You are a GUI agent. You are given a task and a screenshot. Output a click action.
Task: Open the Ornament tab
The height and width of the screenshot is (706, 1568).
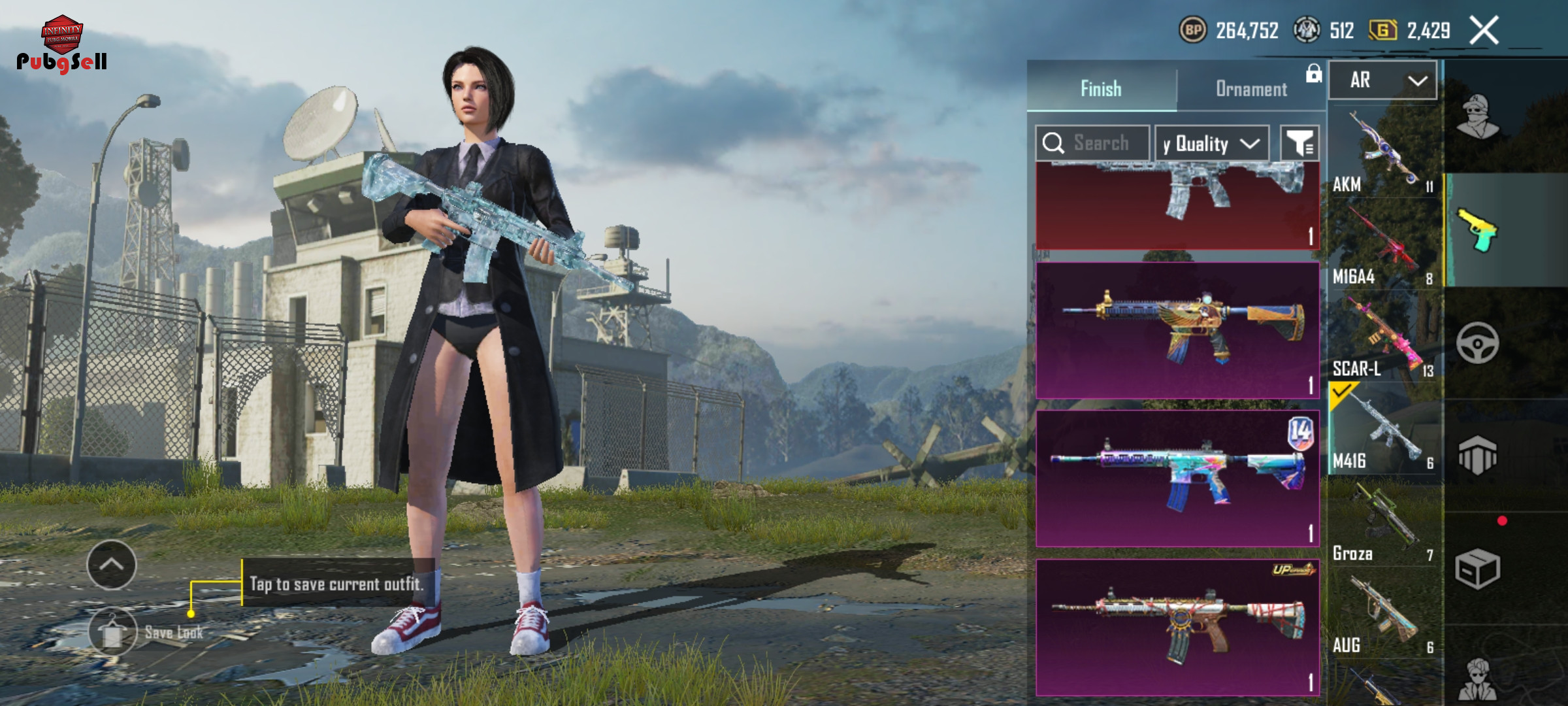pyautogui.click(x=1251, y=88)
